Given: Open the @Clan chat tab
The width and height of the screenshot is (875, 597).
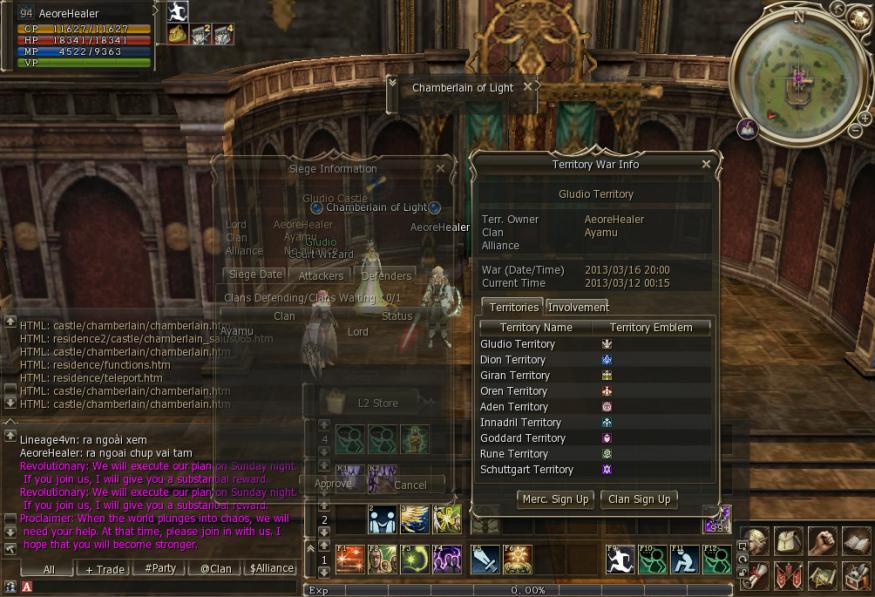Looking at the screenshot, I should (215, 568).
